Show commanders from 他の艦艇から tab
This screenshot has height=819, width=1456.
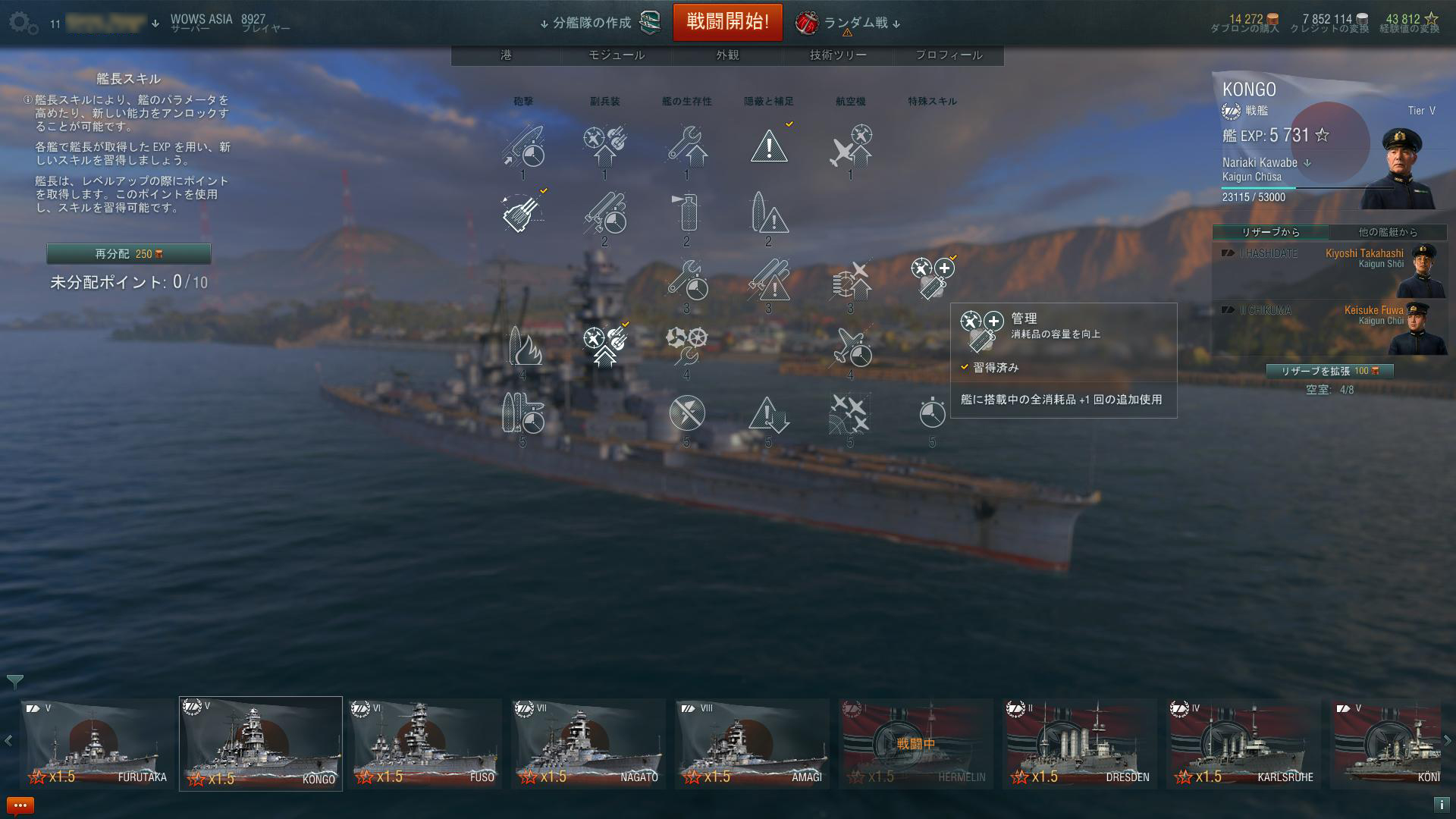1388,232
